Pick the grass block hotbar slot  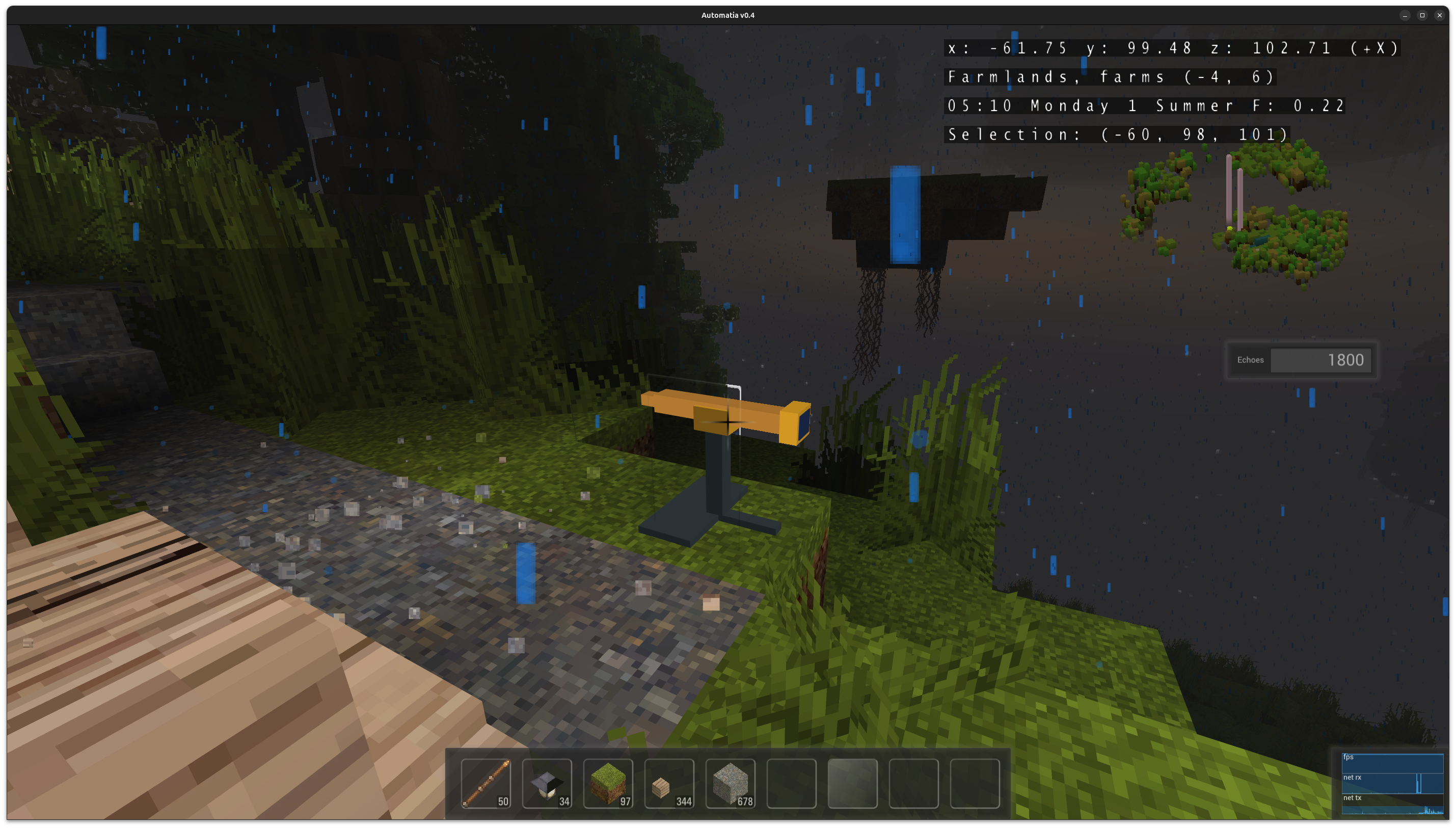[608, 783]
